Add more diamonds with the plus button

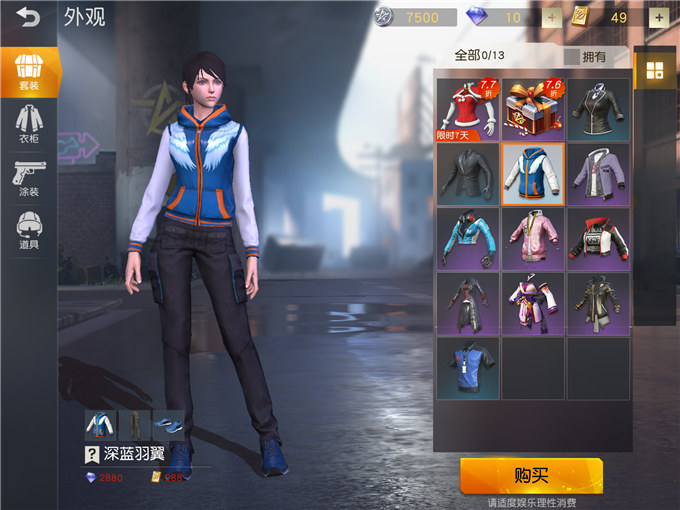coord(552,17)
